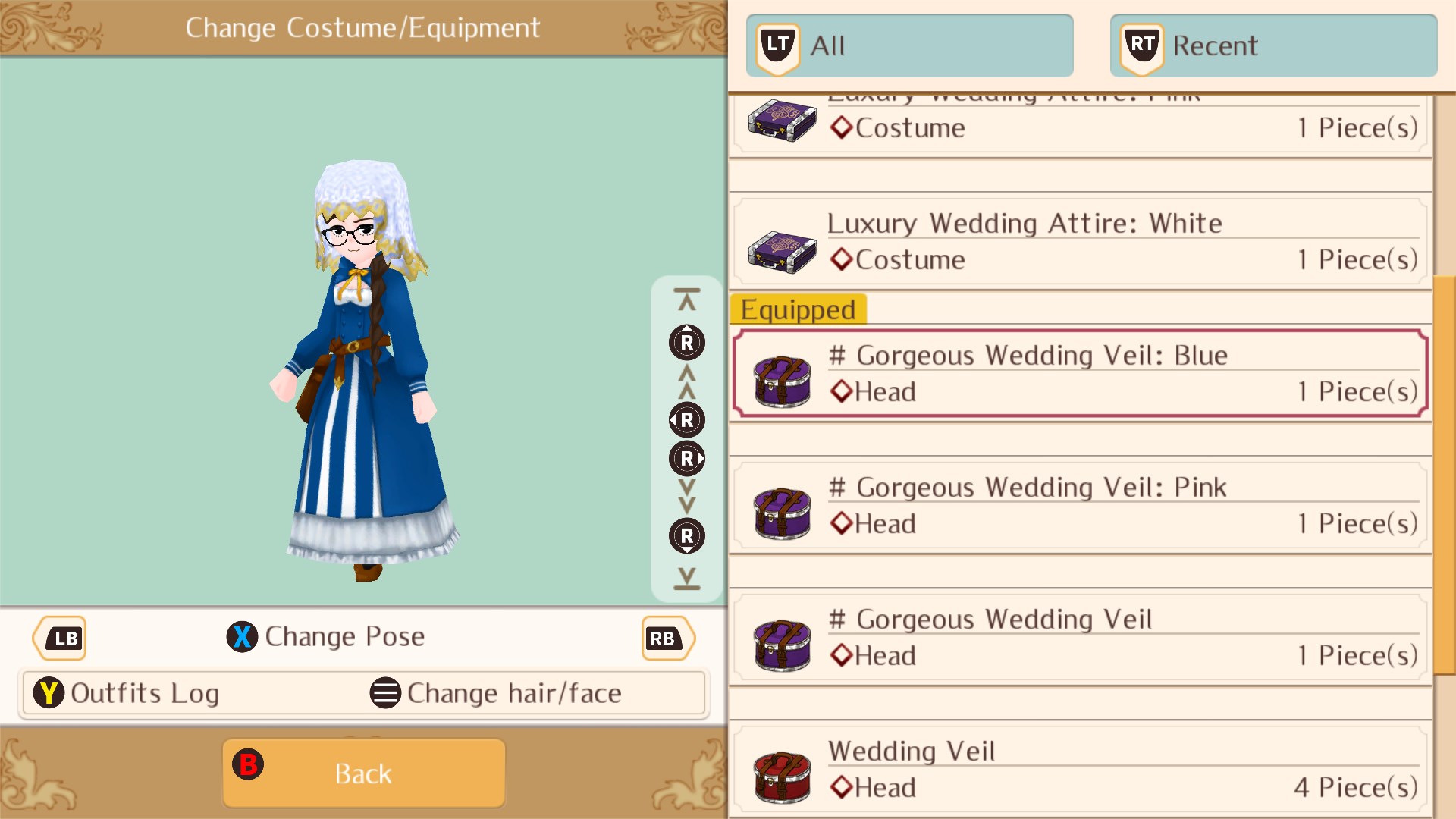Click the menu icon beside Change hair/face

(x=385, y=692)
